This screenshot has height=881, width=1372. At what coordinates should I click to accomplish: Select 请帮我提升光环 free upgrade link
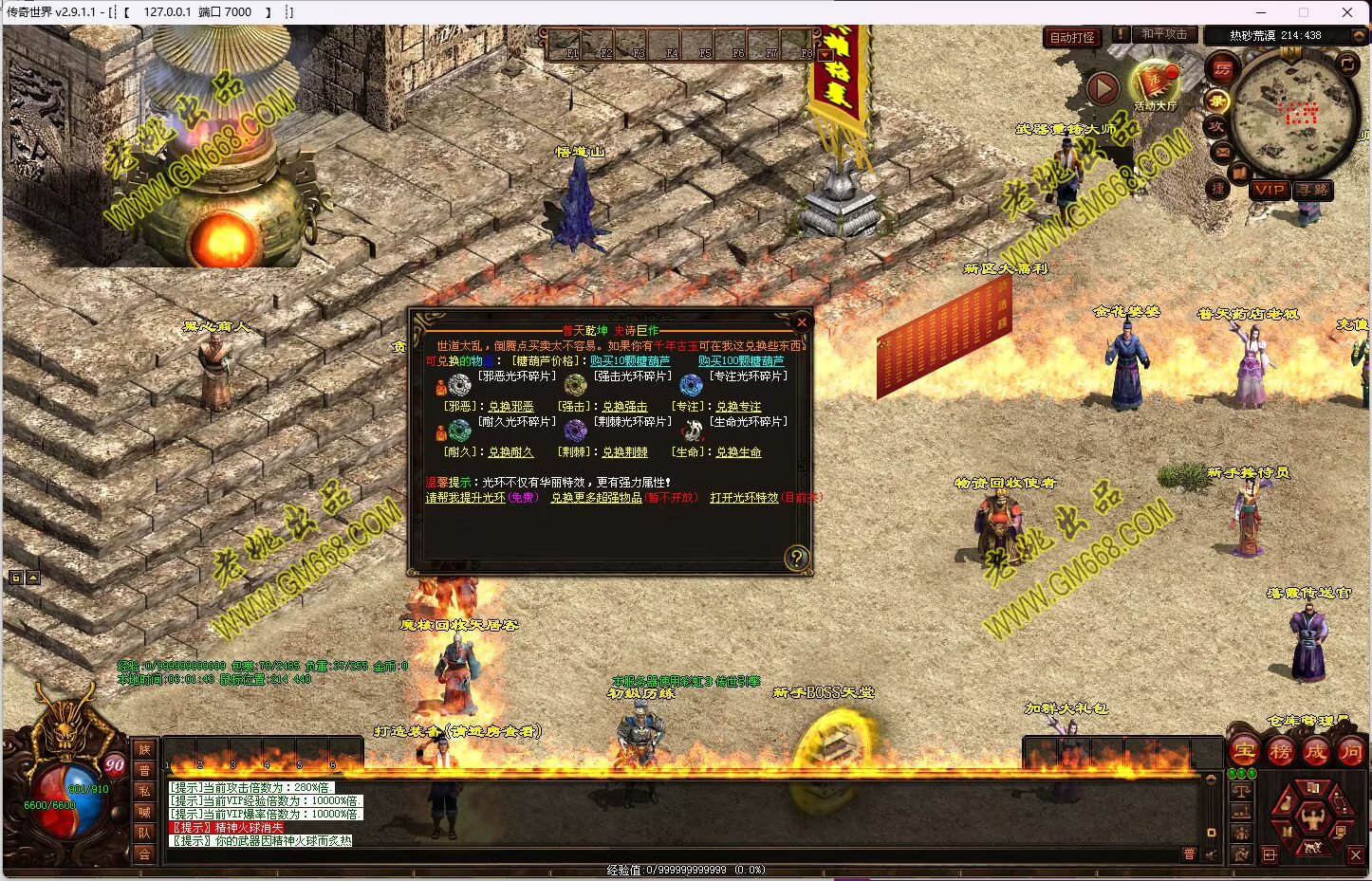465,498
